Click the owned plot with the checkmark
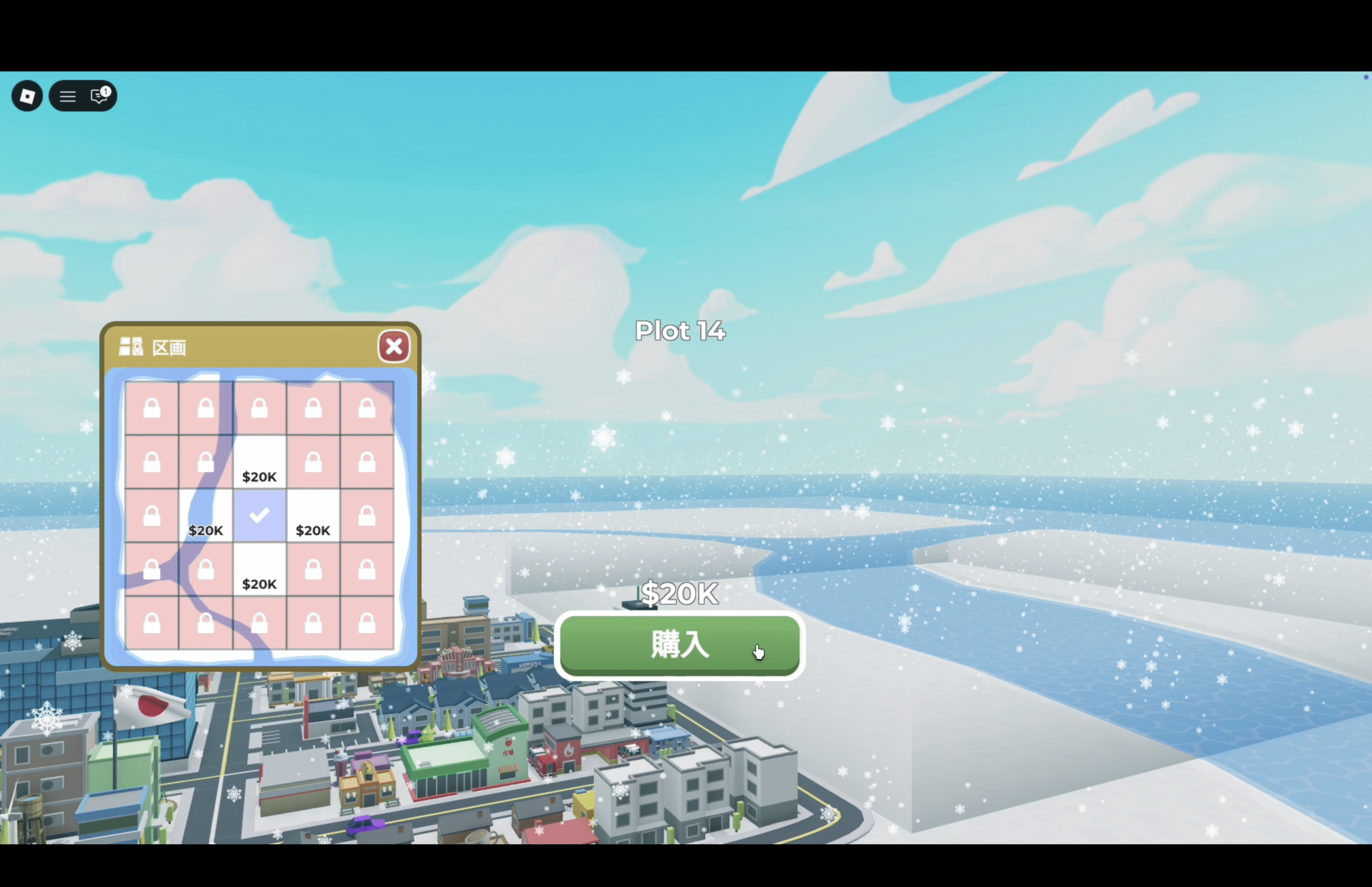Viewport: 1372px width, 887px height. point(259,516)
